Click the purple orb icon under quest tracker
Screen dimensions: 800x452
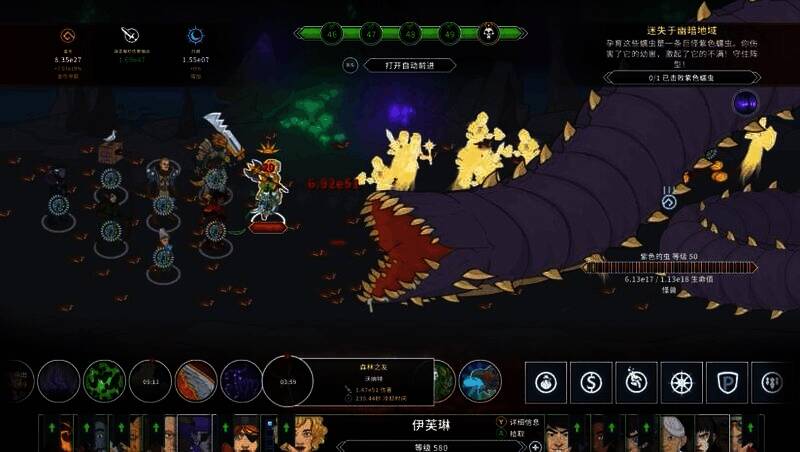745,101
